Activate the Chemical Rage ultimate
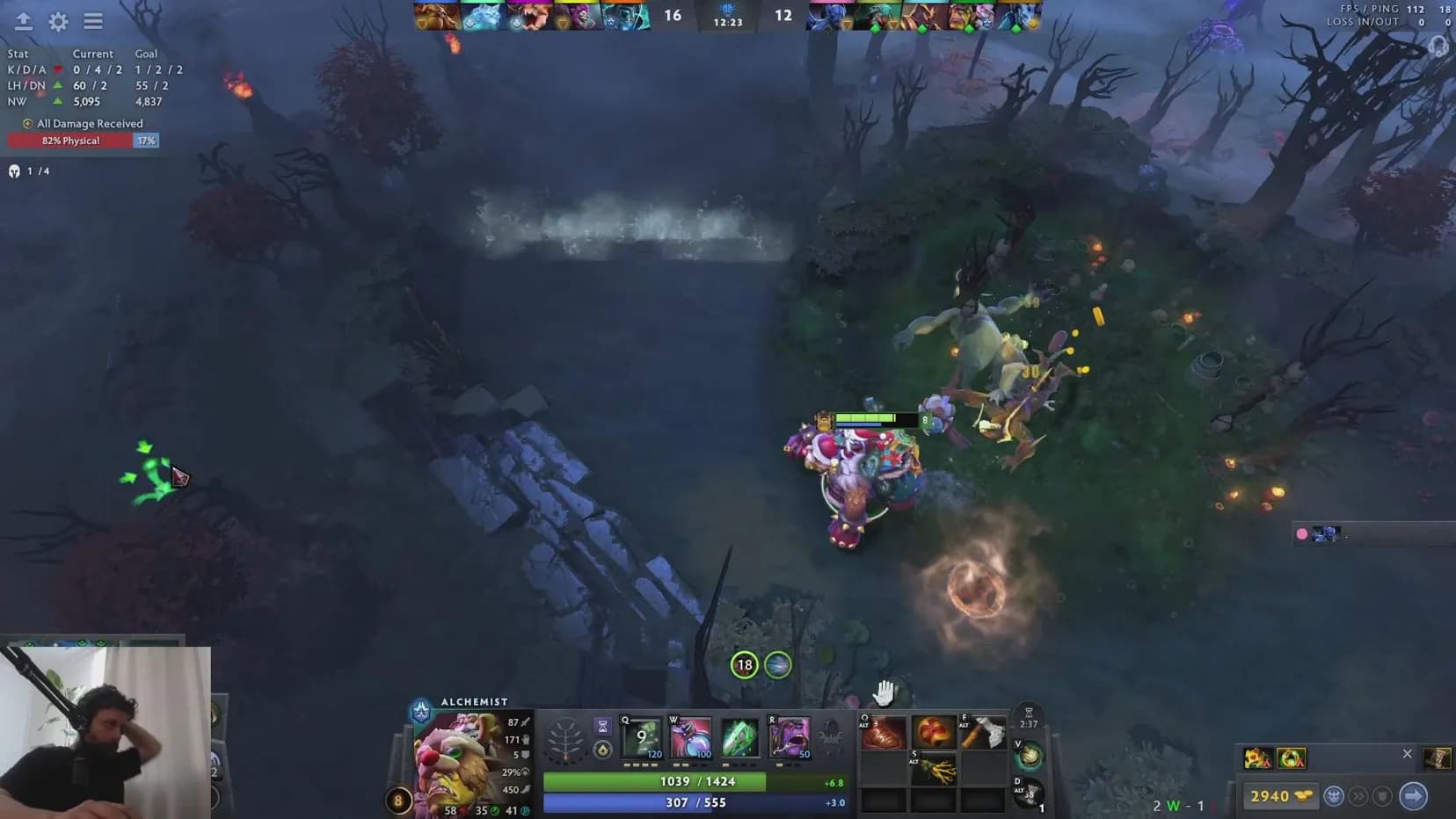1456x819 pixels. (x=790, y=738)
